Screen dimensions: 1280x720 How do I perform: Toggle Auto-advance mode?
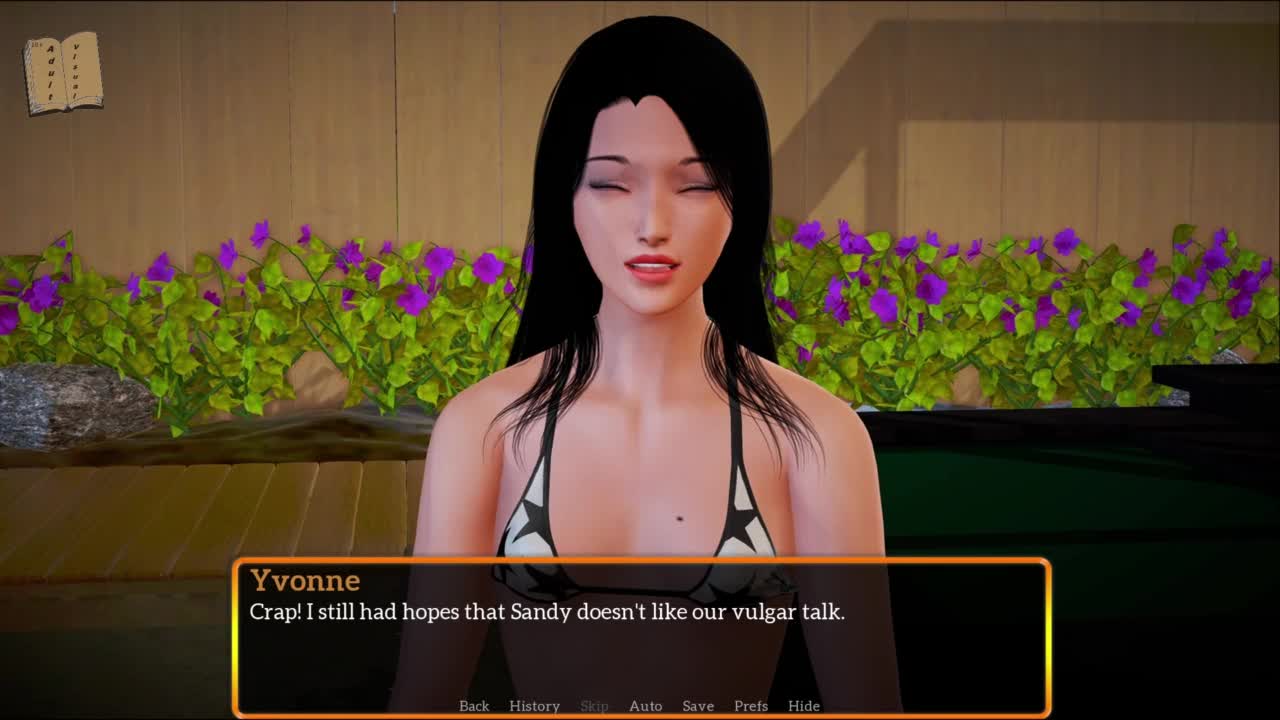click(645, 706)
